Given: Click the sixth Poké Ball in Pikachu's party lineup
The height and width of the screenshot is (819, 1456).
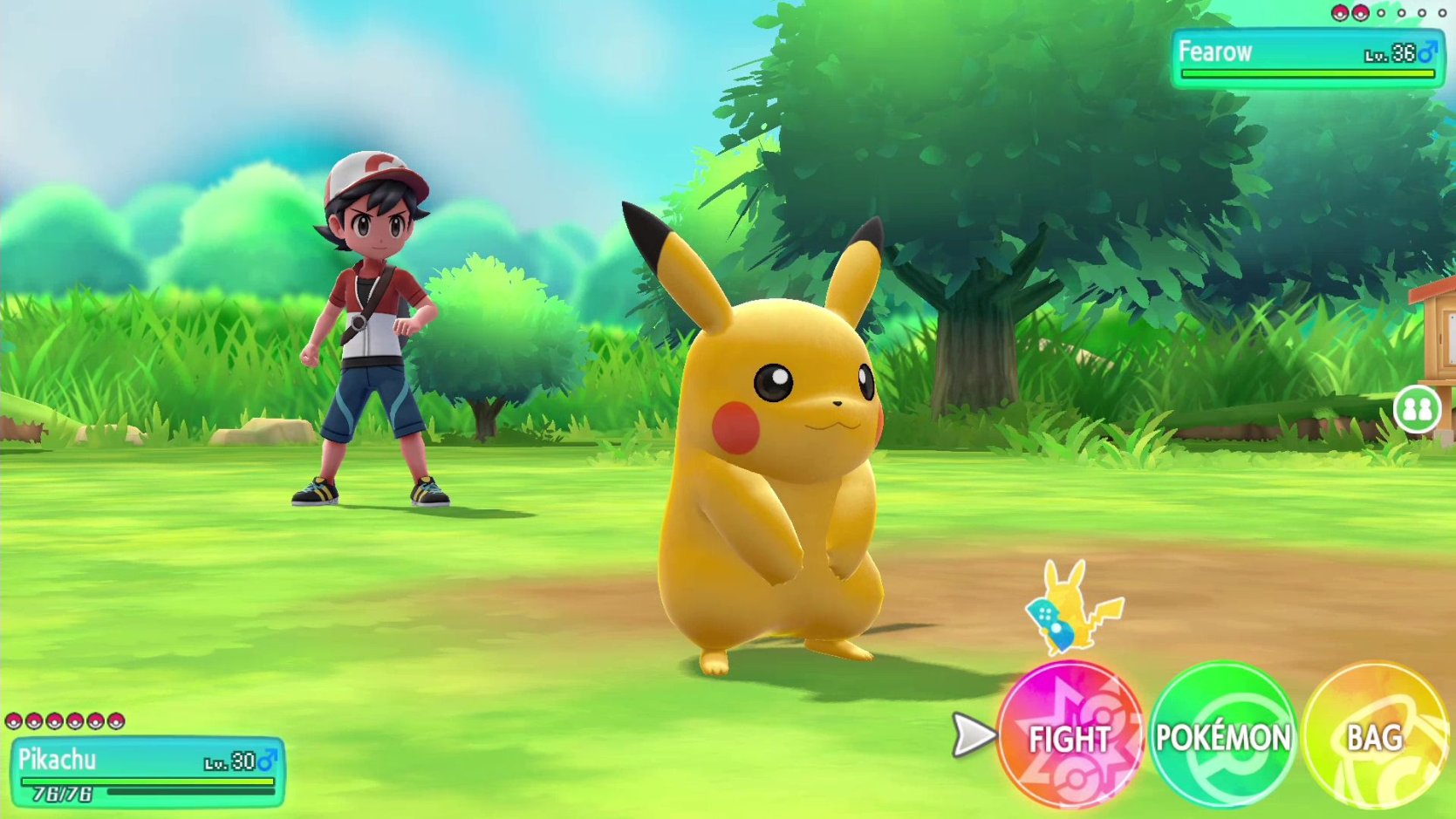Looking at the screenshot, I should (115, 721).
